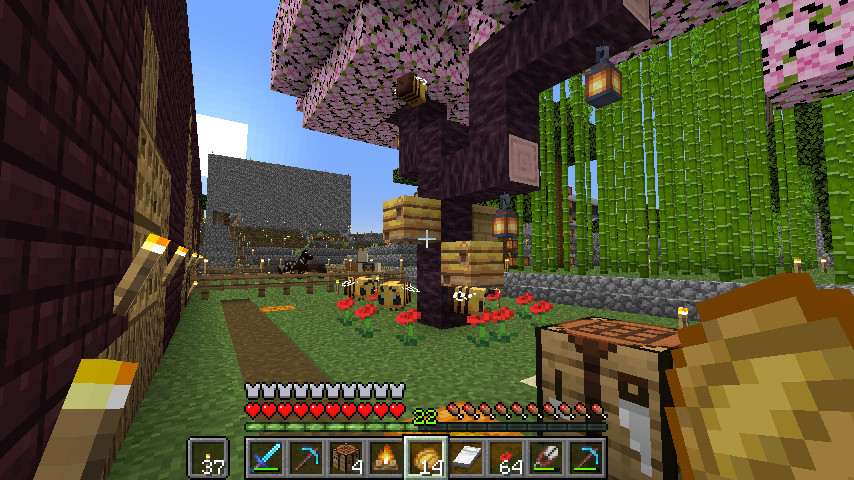Select the honeycomb stack of 14
Viewport: 854px width, 480px height.
click(x=425, y=458)
